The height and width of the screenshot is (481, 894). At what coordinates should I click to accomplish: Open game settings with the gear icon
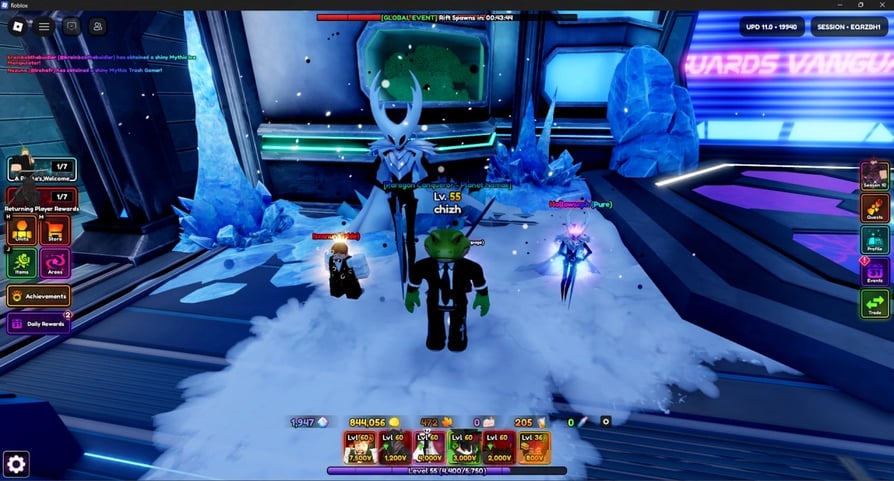[16, 463]
